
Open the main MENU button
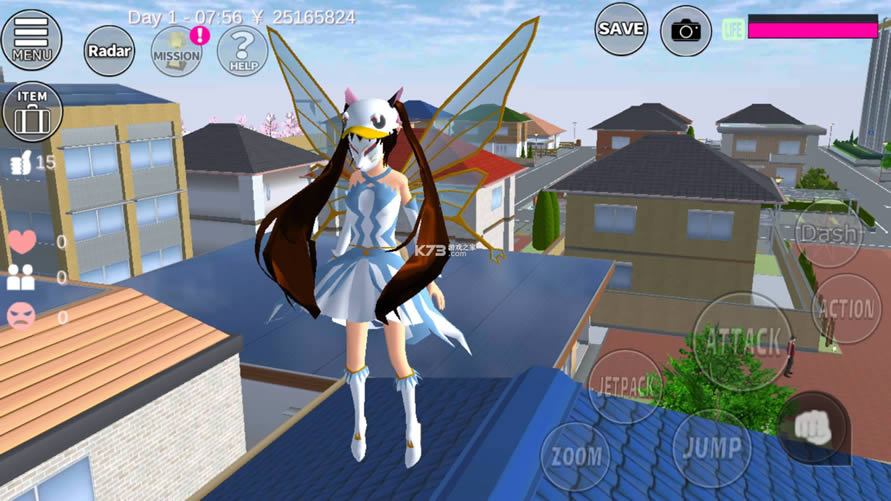[x=31, y=38]
